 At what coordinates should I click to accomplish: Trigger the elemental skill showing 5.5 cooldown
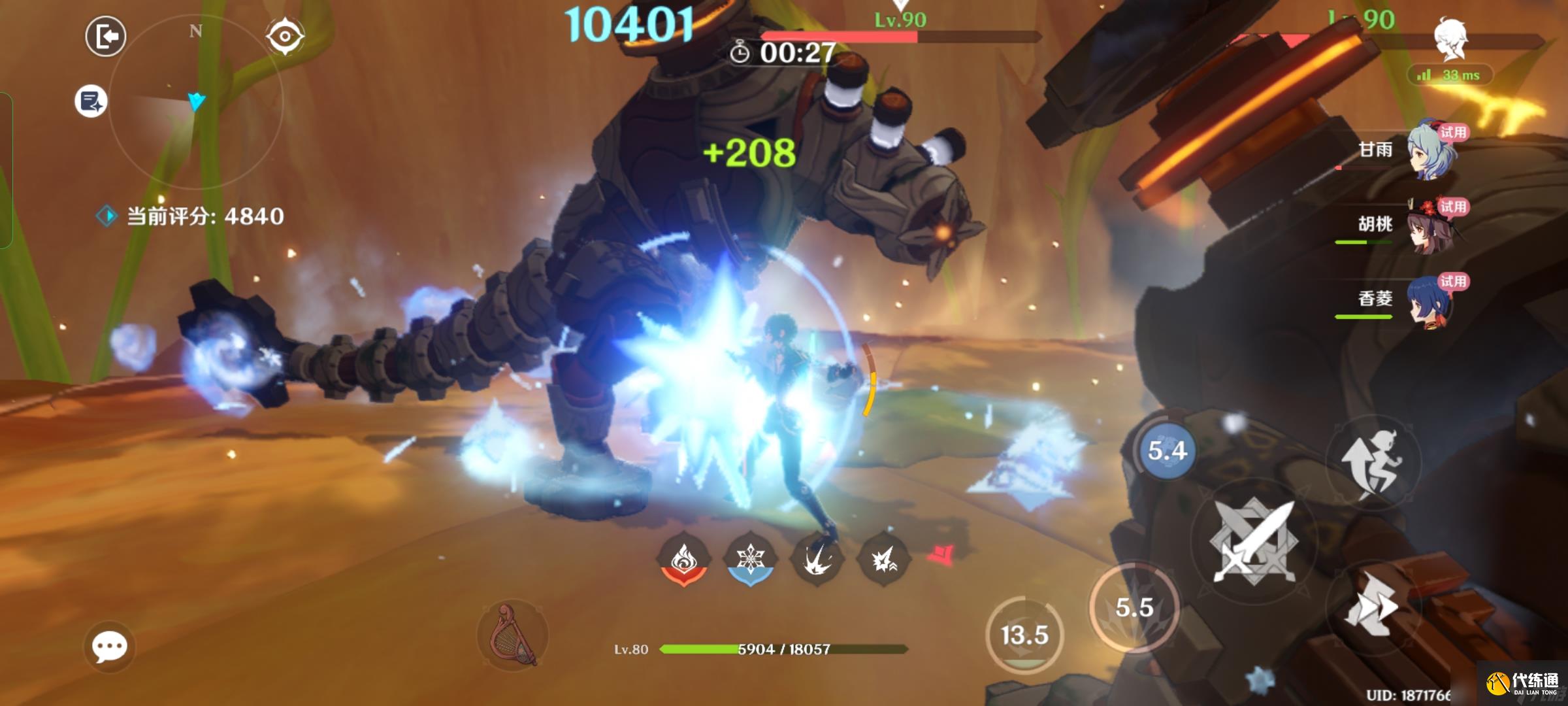pos(1134,608)
